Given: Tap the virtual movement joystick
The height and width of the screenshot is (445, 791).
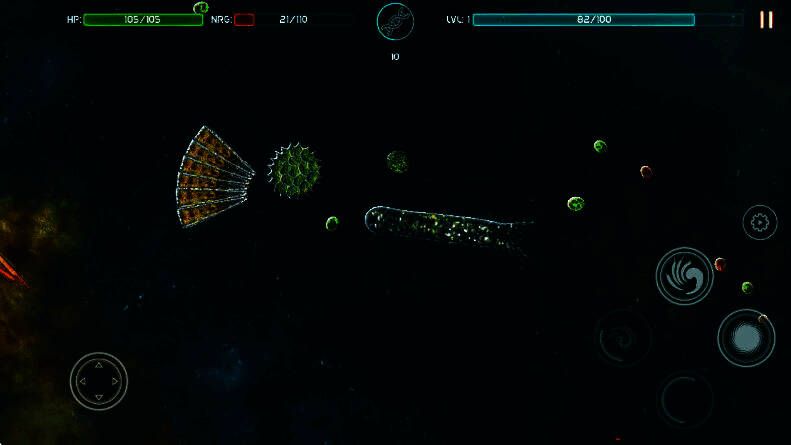Looking at the screenshot, I should [x=98, y=381].
